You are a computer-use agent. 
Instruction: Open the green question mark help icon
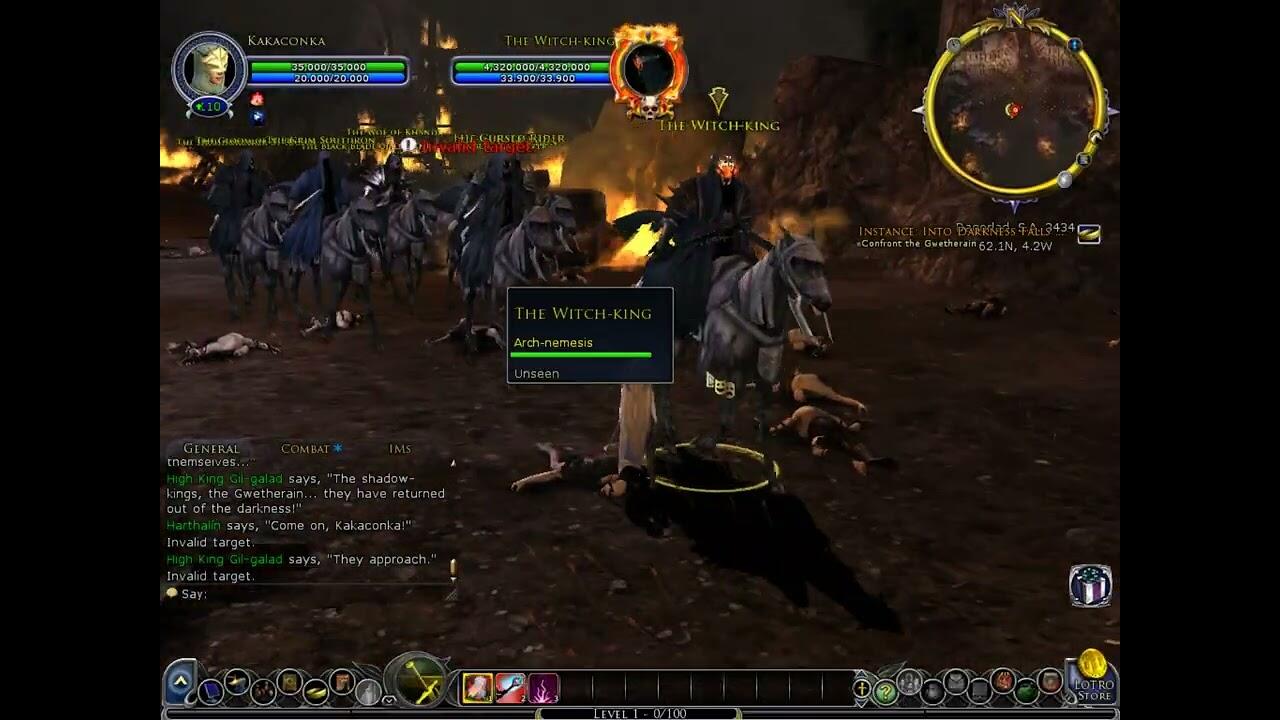[885, 690]
